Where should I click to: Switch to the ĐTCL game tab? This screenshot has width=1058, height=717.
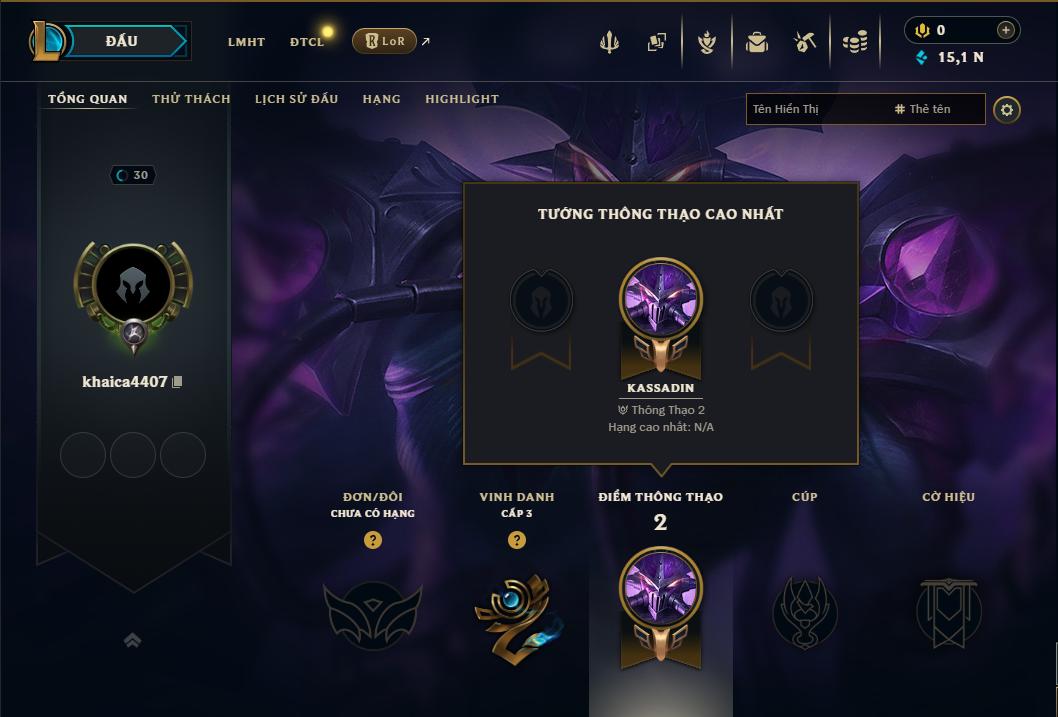(306, 42)
